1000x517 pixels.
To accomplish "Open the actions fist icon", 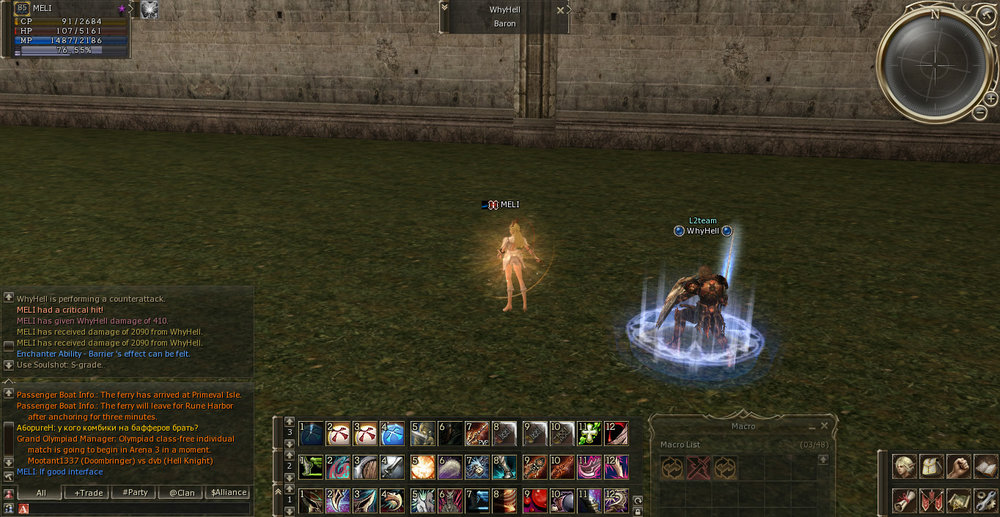I will pyautogui.click(x=958, y=467).
